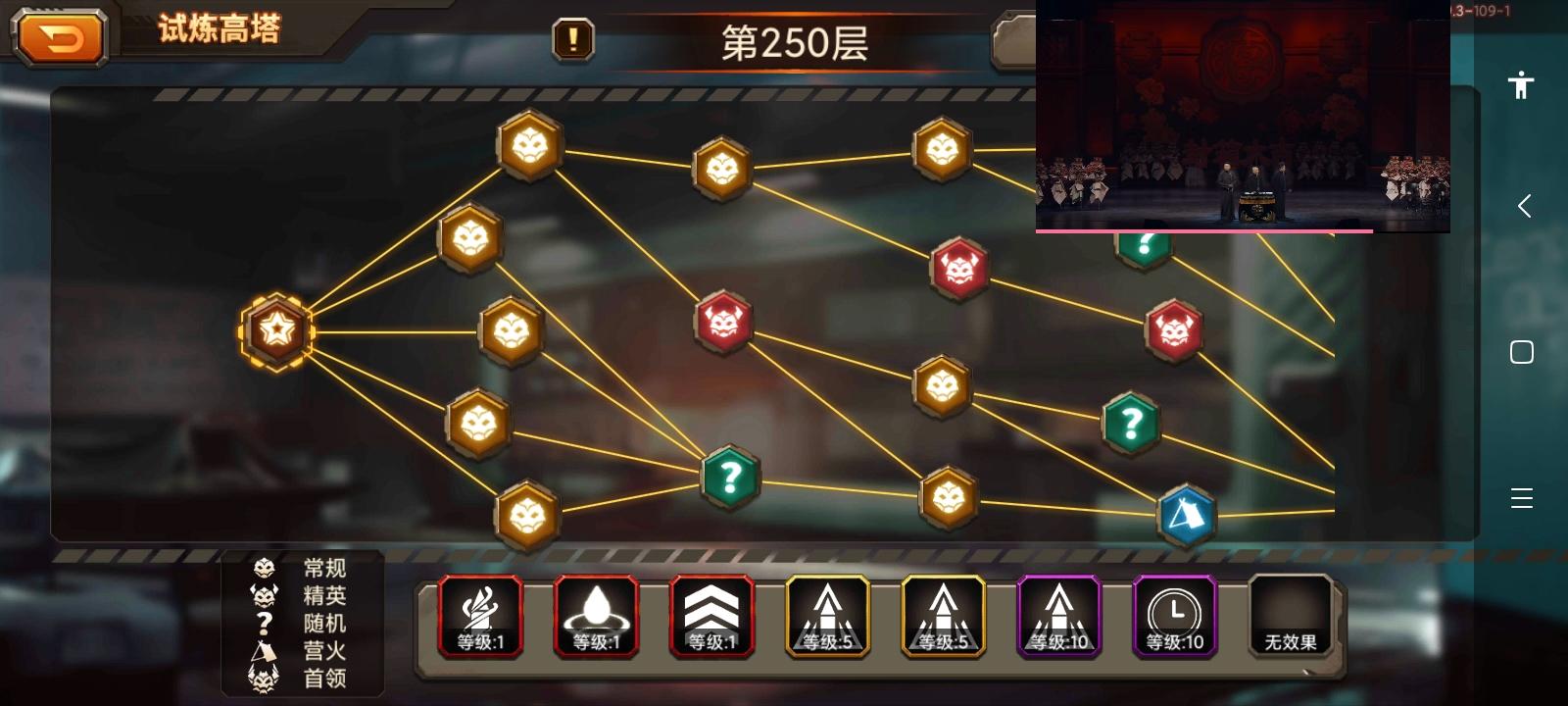View the water drop buff at 等级:1
The height and width of the screenshot is (706, 1568).
click(596, 616)
